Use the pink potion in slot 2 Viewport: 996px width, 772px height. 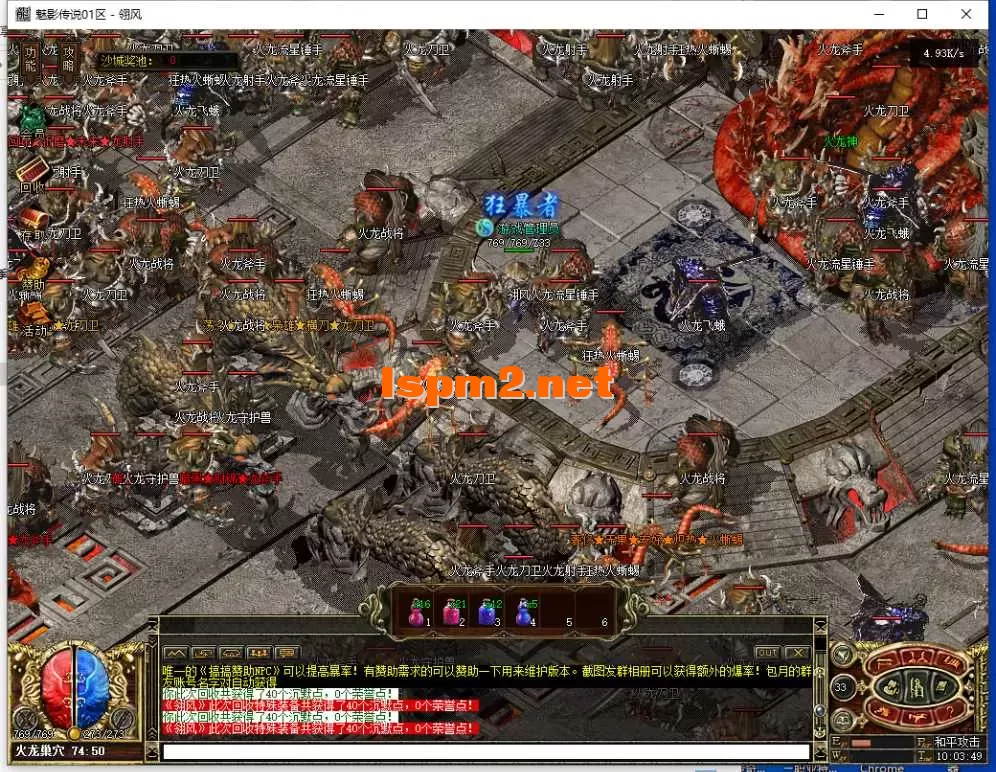click(453, 612)
